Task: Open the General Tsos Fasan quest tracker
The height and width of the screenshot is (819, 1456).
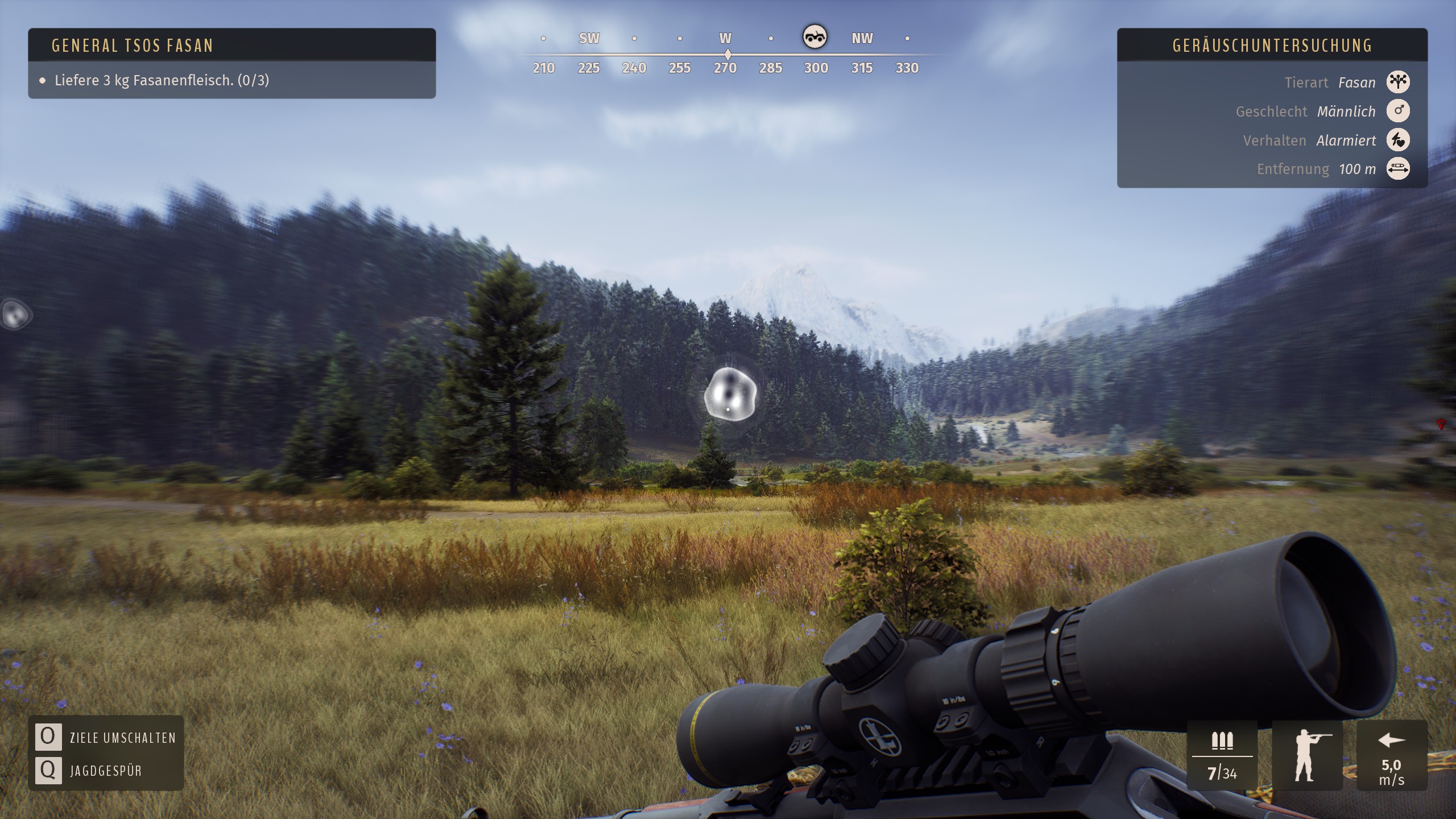Action: tap(132, 45)
